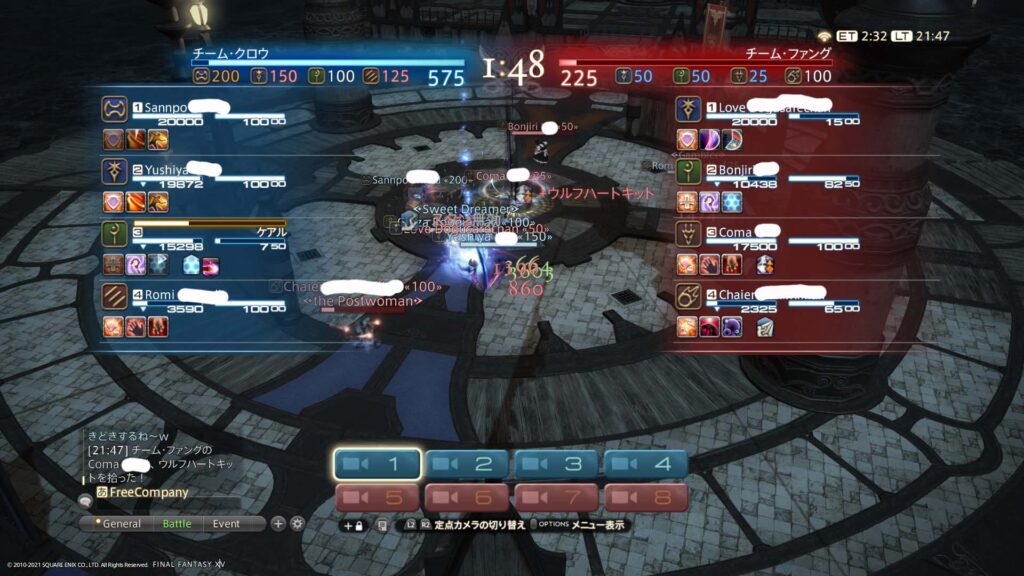This screenshot has width=1024, height=576.
Task: Switch to the Battle chat tab
Action: [x=176, y=523]
